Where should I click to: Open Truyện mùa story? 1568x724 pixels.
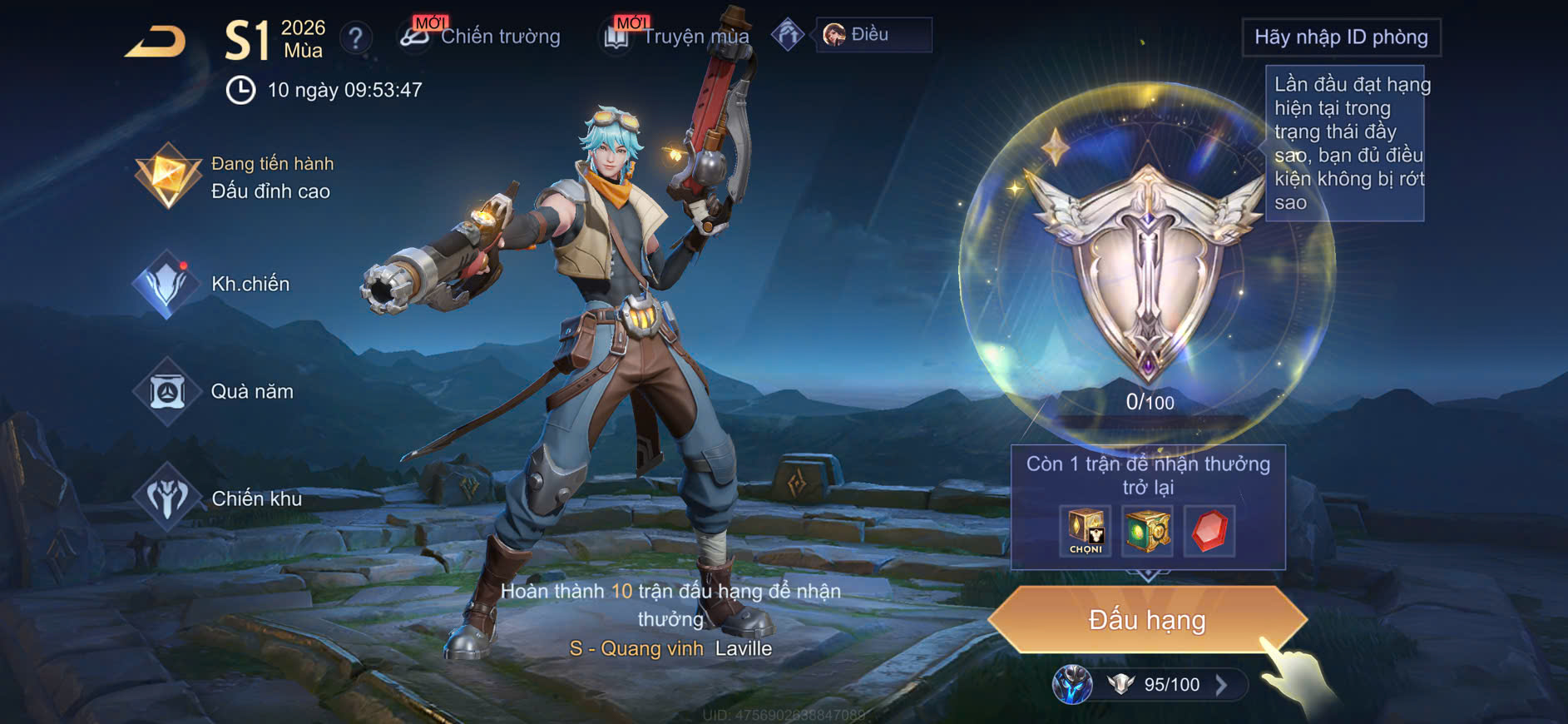pyautogui.click(x=677, y=36)
